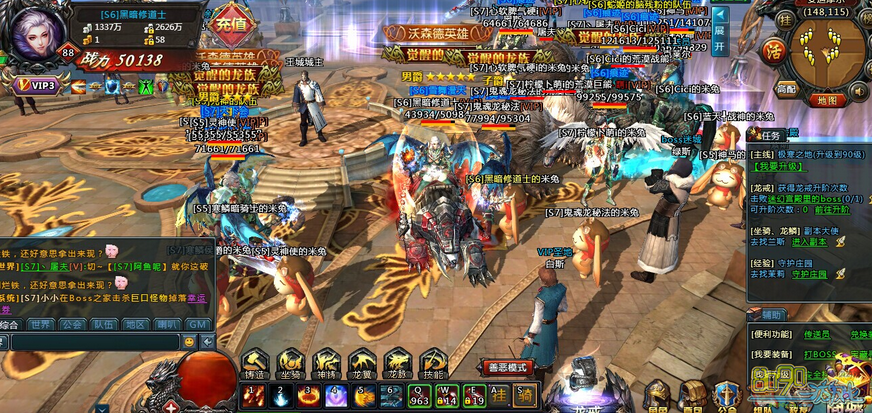Open the 活 activity button
This screenshot has width=872, height=413.
click(770, 50)
